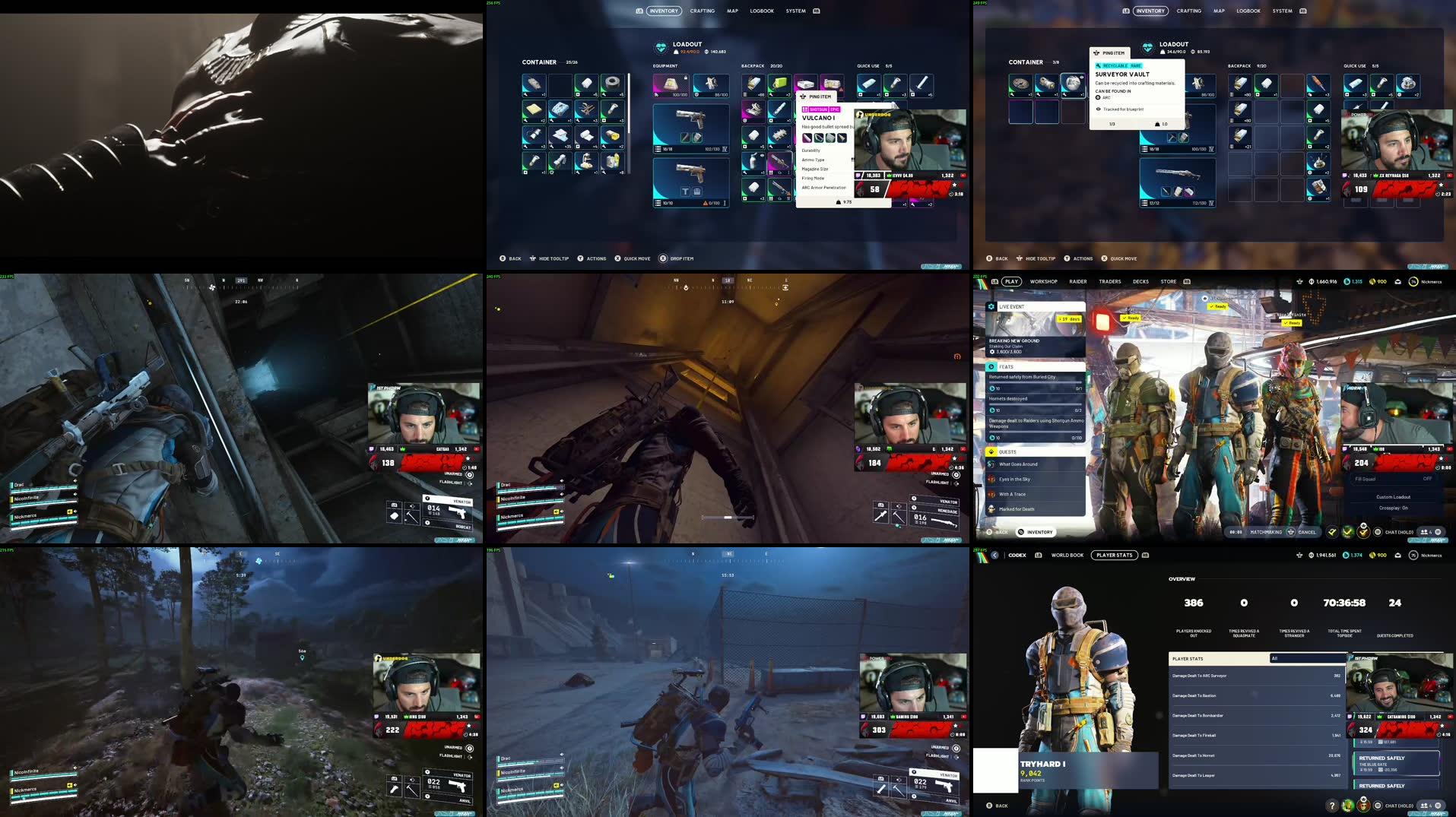Toggle the Crossplay: On setting
The height and width of the screenshot is (817, 1456).
pos(1393,507)
